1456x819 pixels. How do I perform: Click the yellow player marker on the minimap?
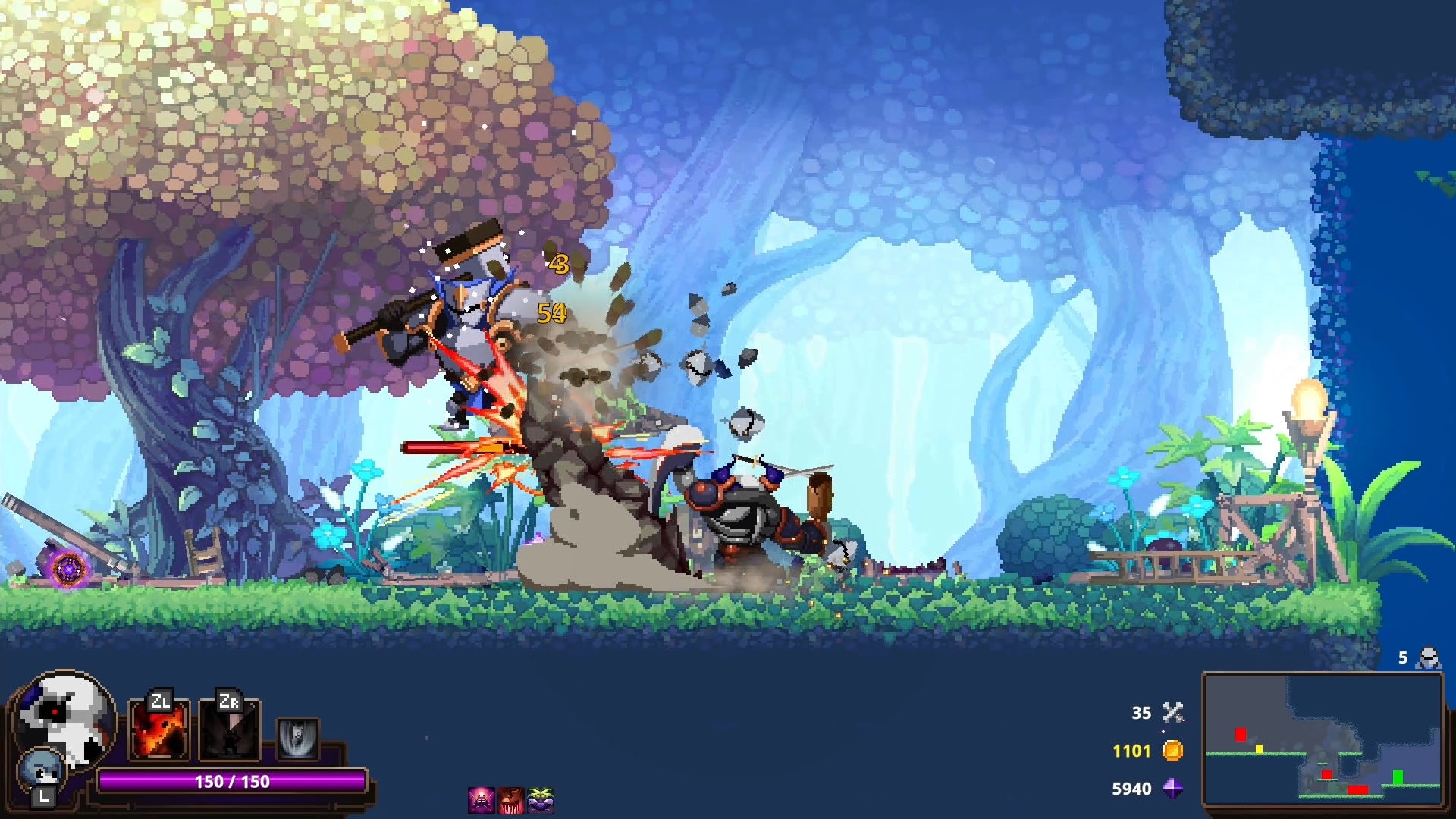(1259, 750)
